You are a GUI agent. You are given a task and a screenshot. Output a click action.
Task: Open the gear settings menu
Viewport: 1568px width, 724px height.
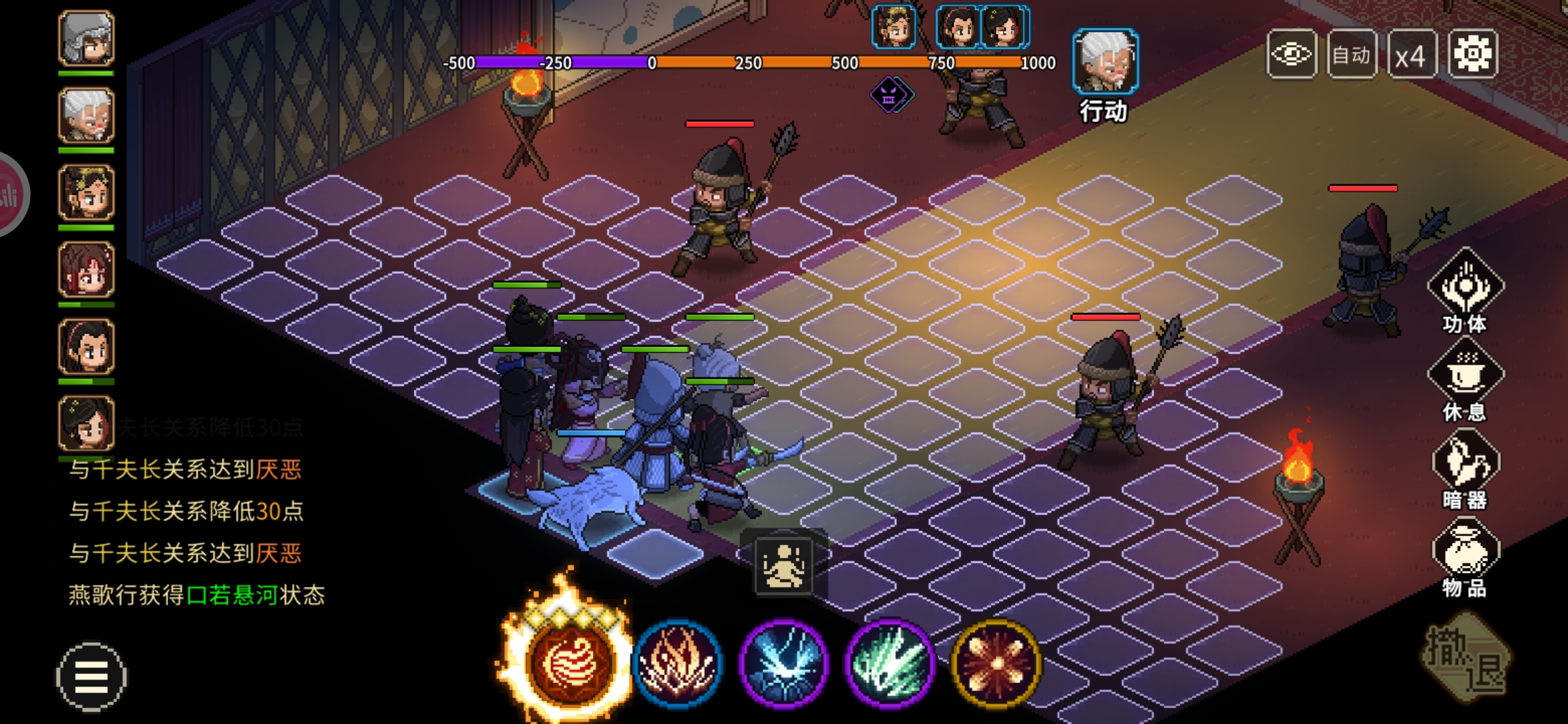(x=1473, y=54)
